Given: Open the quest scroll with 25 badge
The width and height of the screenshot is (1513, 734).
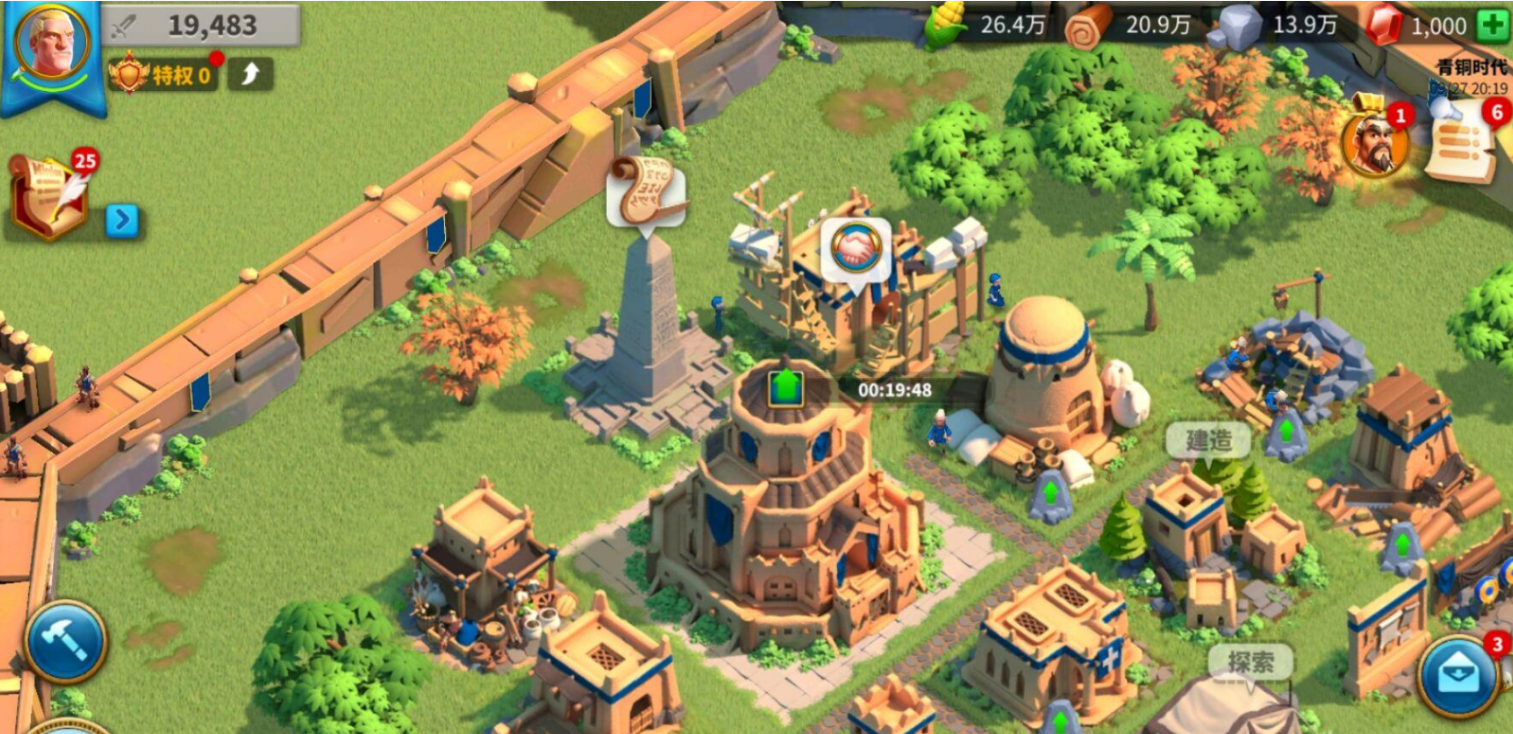Looking at the screenshot, I should click(49, 195).
